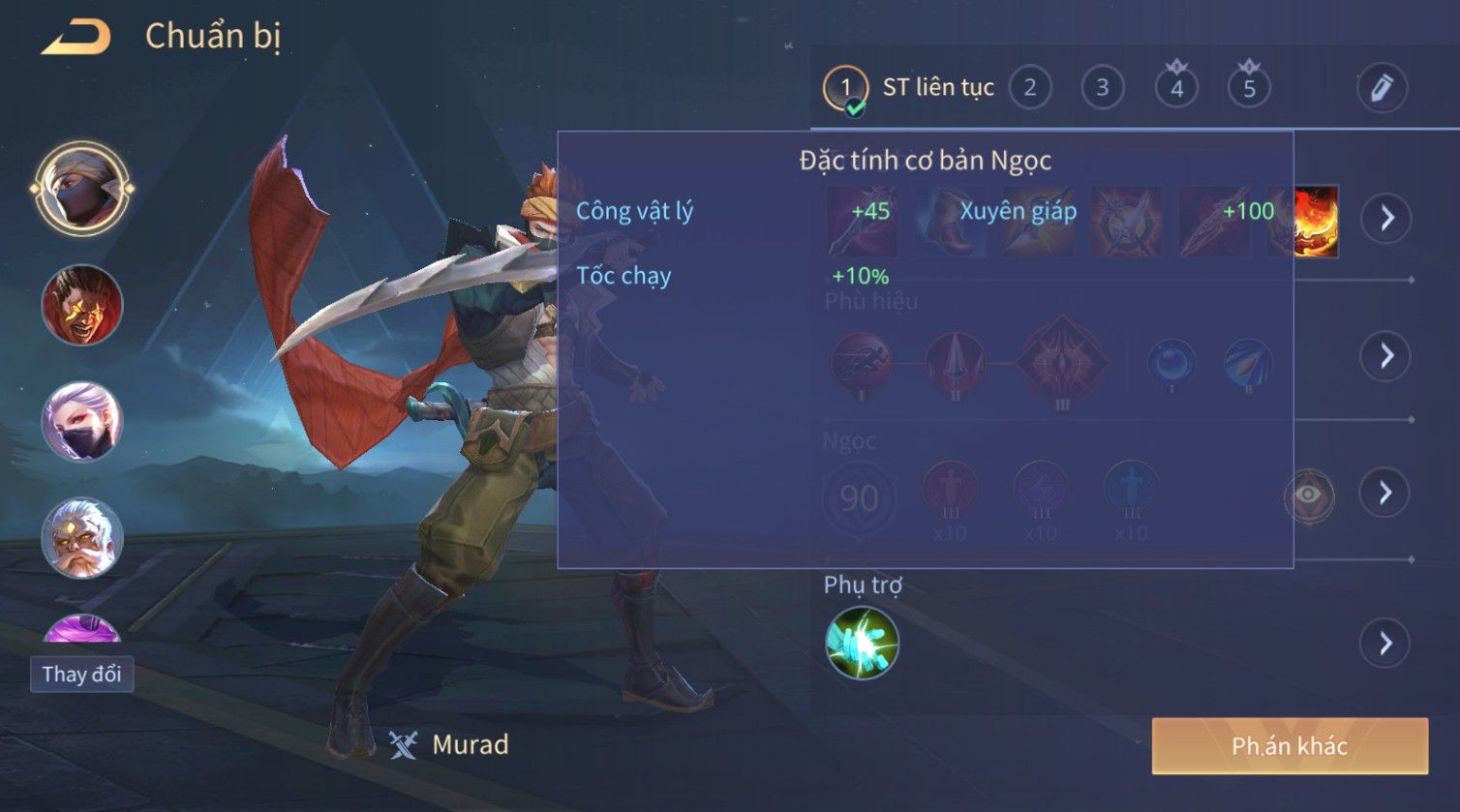
Task: Switch to build preset 3
Action: click(x=1102, y=88)
